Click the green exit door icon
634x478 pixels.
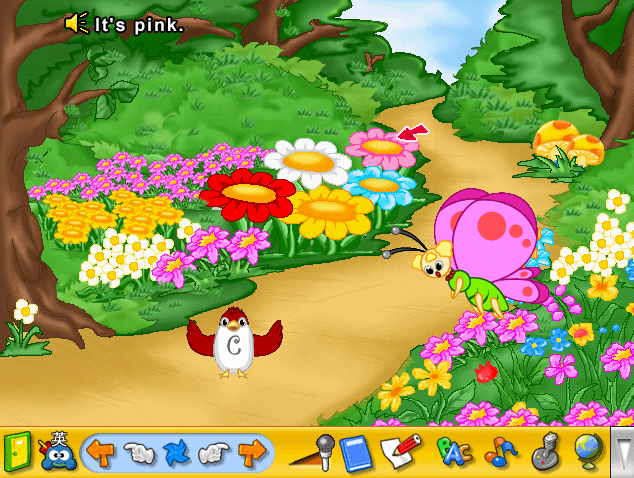click(18, 452)
